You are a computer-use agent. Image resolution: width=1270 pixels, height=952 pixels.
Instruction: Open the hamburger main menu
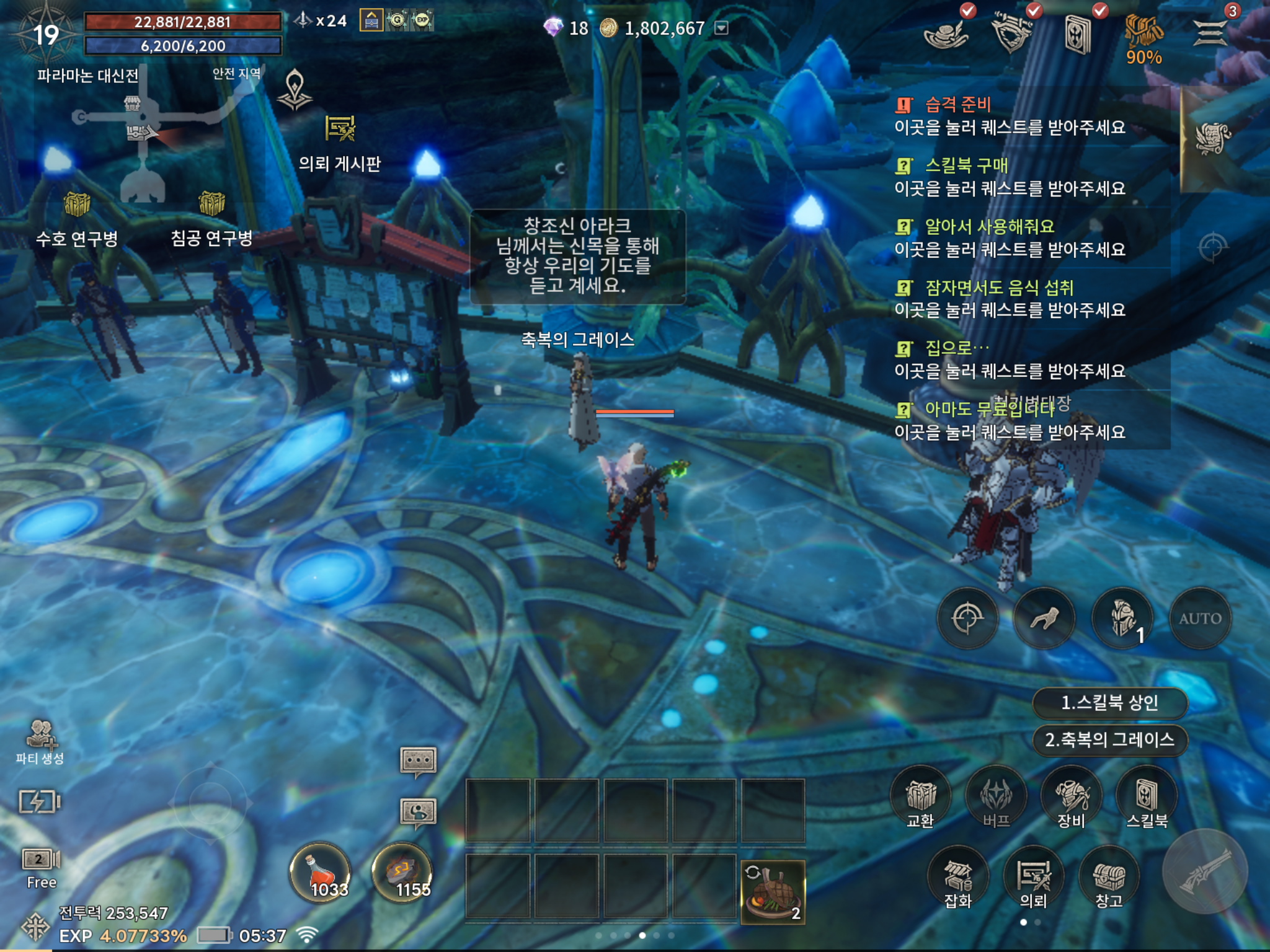coord(1210,32)
